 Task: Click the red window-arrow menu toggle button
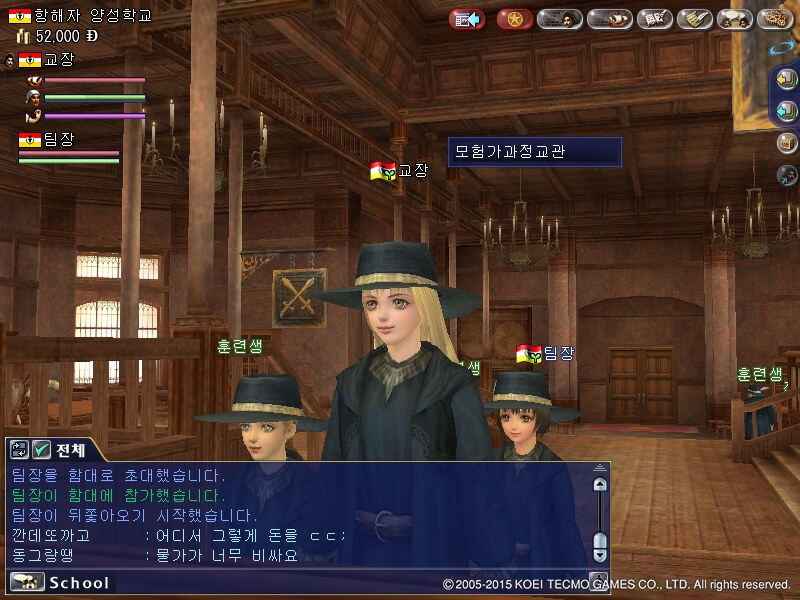(466, 19)
